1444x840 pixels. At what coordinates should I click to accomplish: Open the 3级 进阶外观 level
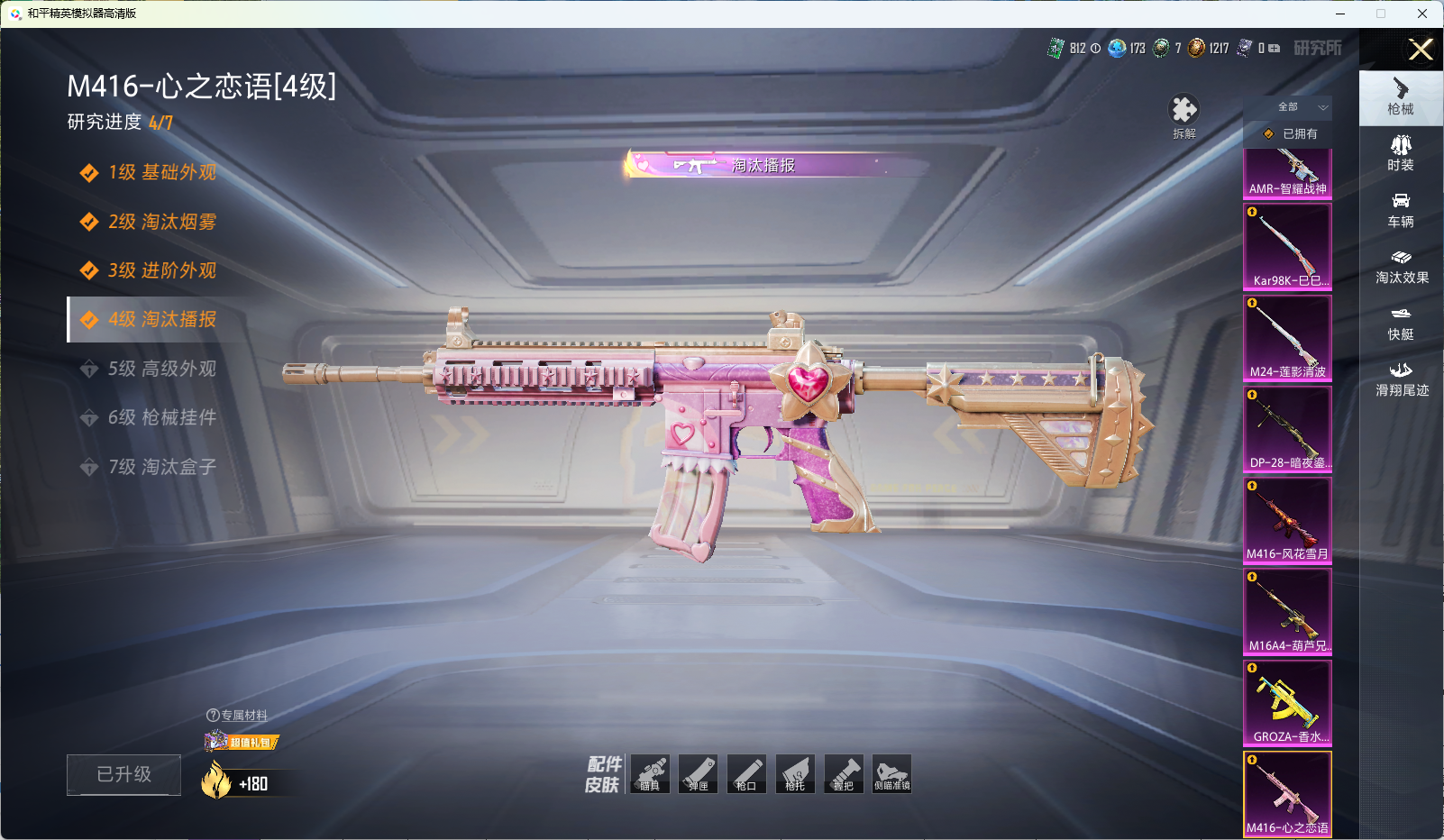pos(161,270)
